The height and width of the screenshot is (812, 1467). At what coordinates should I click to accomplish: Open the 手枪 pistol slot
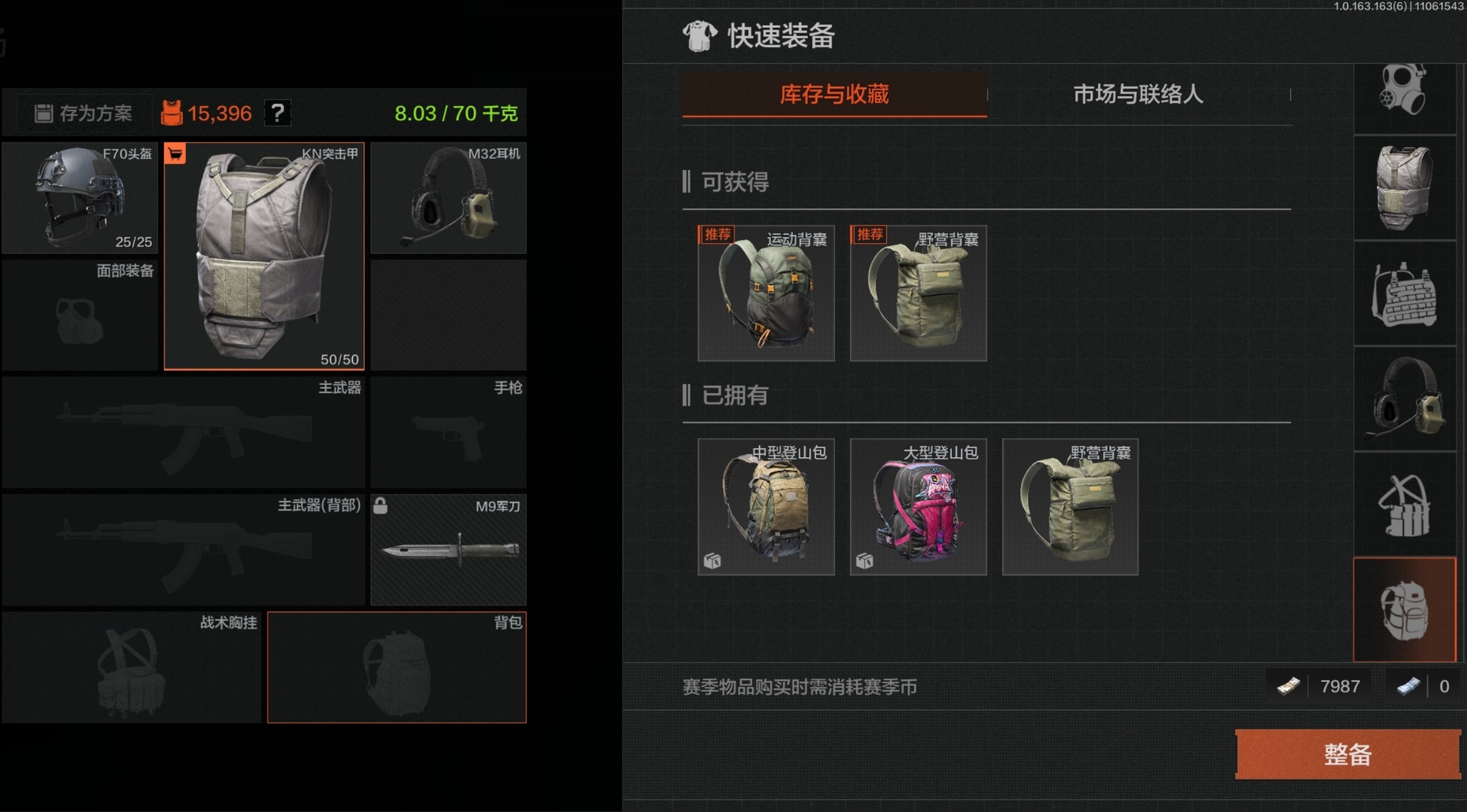448,432
